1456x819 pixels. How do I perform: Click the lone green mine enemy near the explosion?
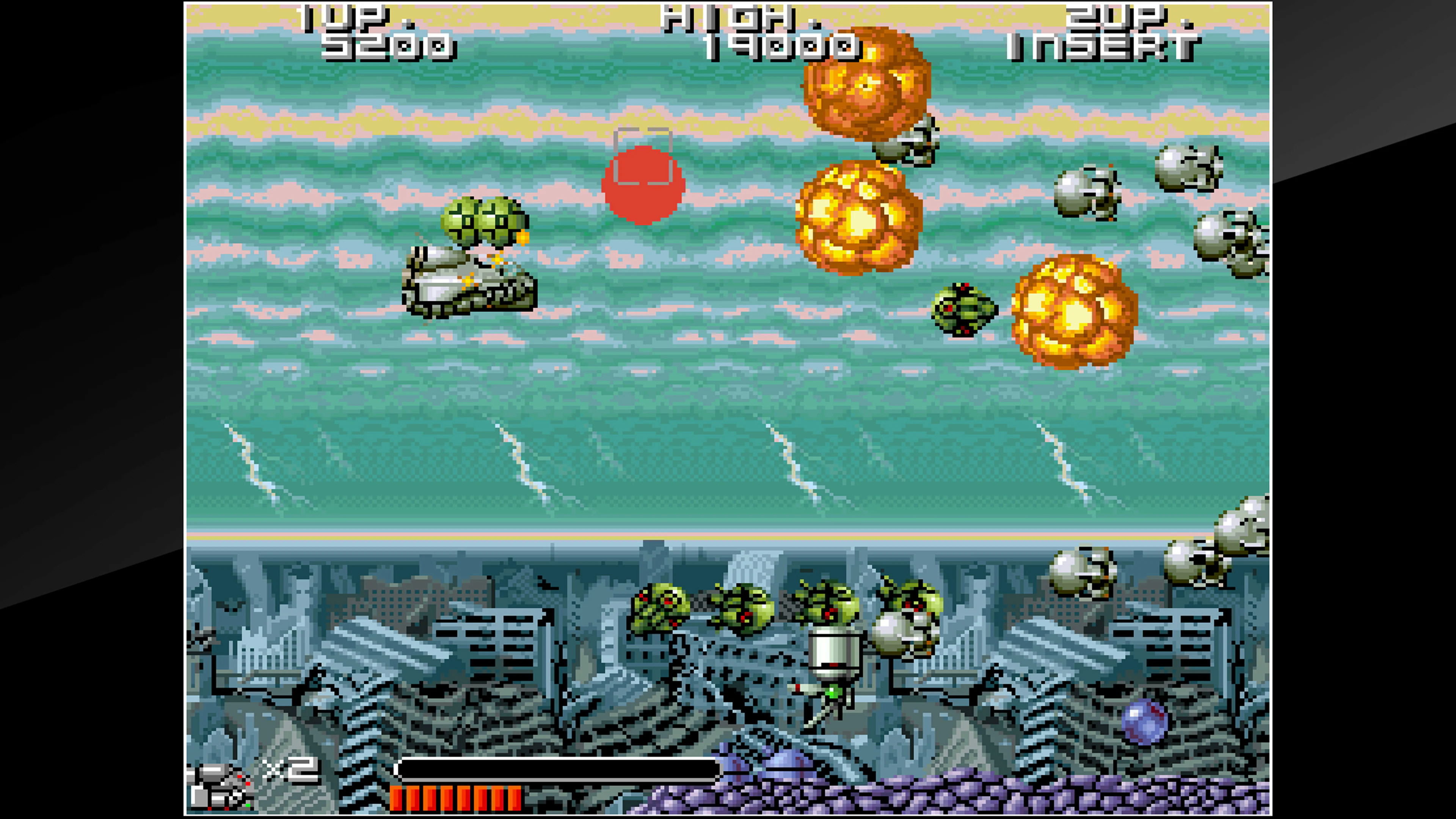pos(964,310)
